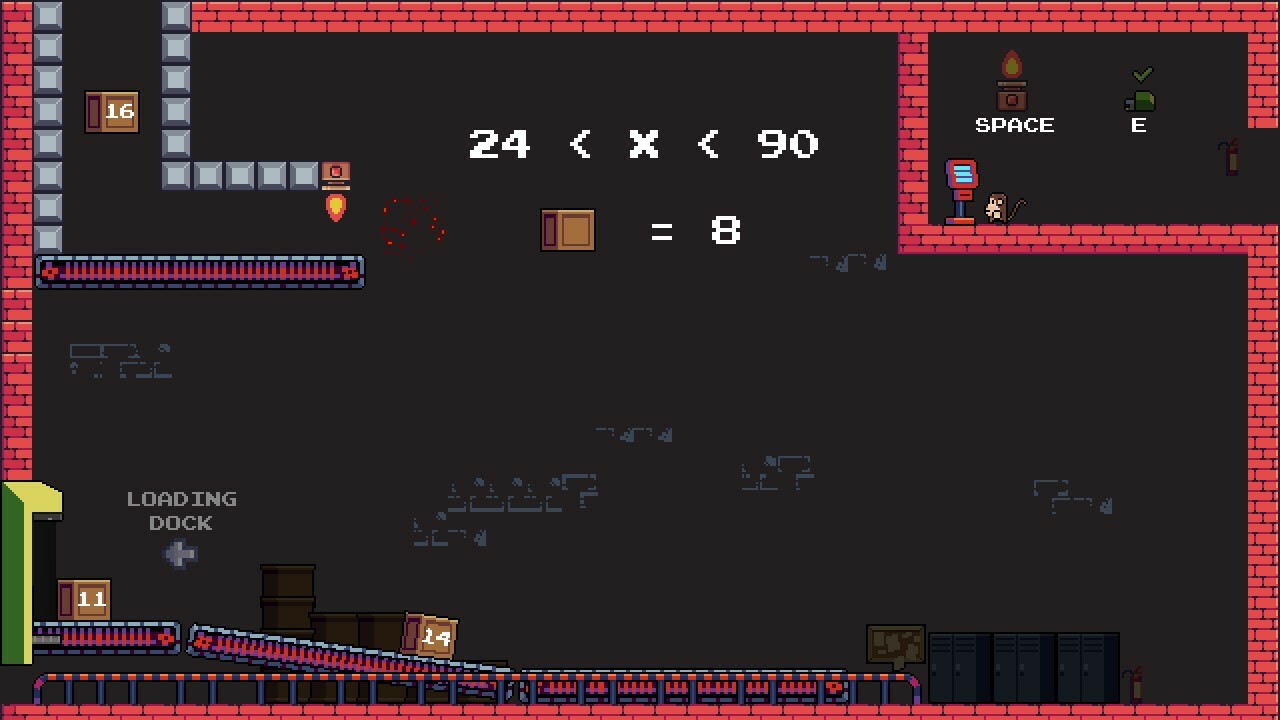The height and width of the screenshot is (720, 1280).
Task: Click the checkmark above the grenade icon
Action: pyautogui.click(x=1142, y=72)
